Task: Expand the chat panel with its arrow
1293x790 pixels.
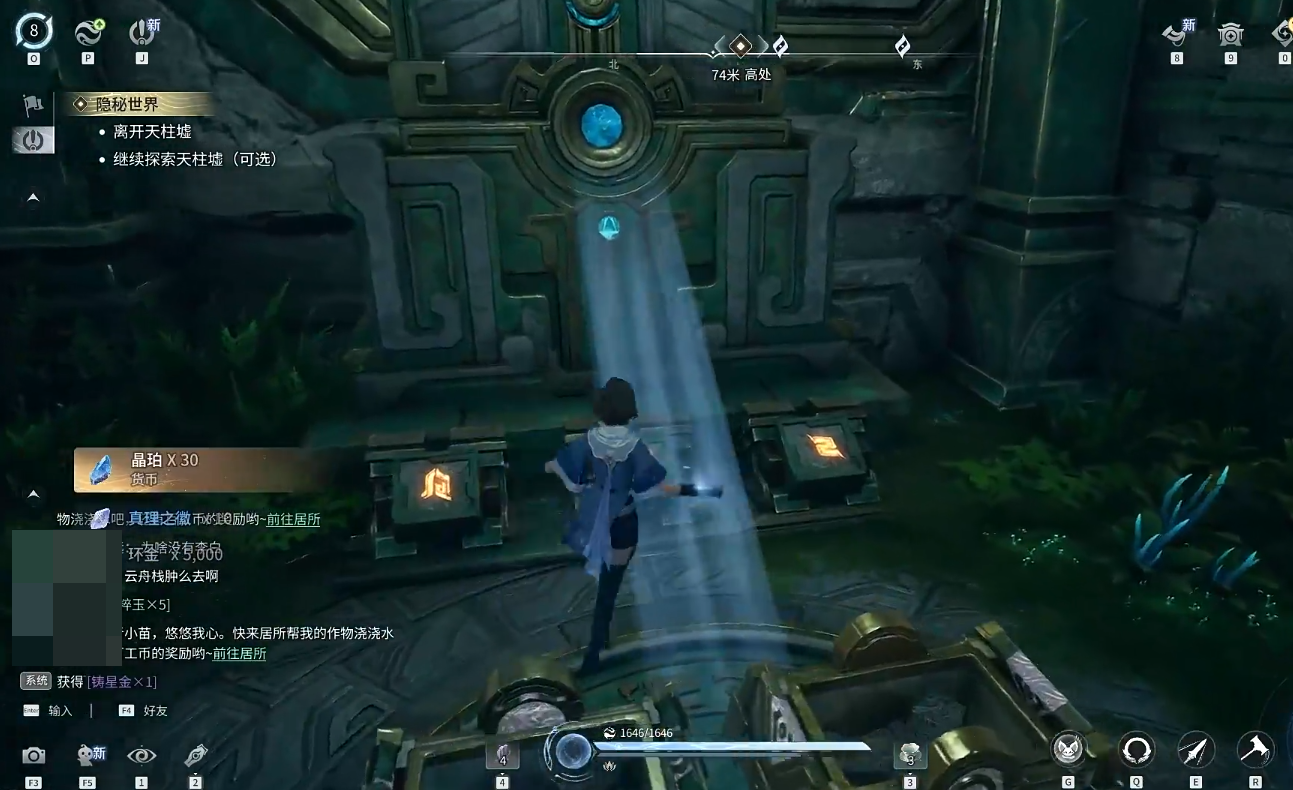Action: pyautogui.click(x=33, y=494)
